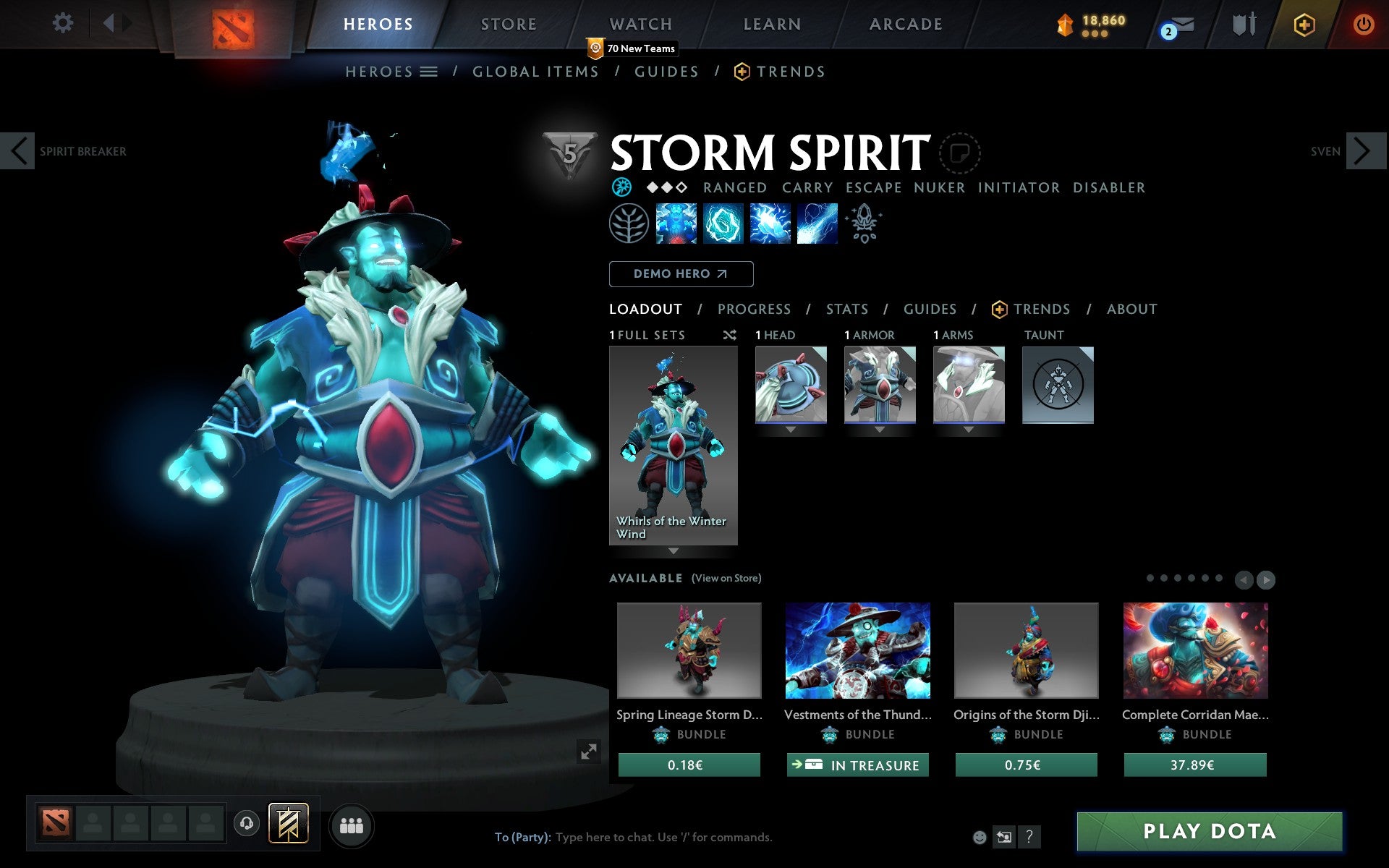Open the Storm Spirit talent tree icon

click(x=628, y=224)
